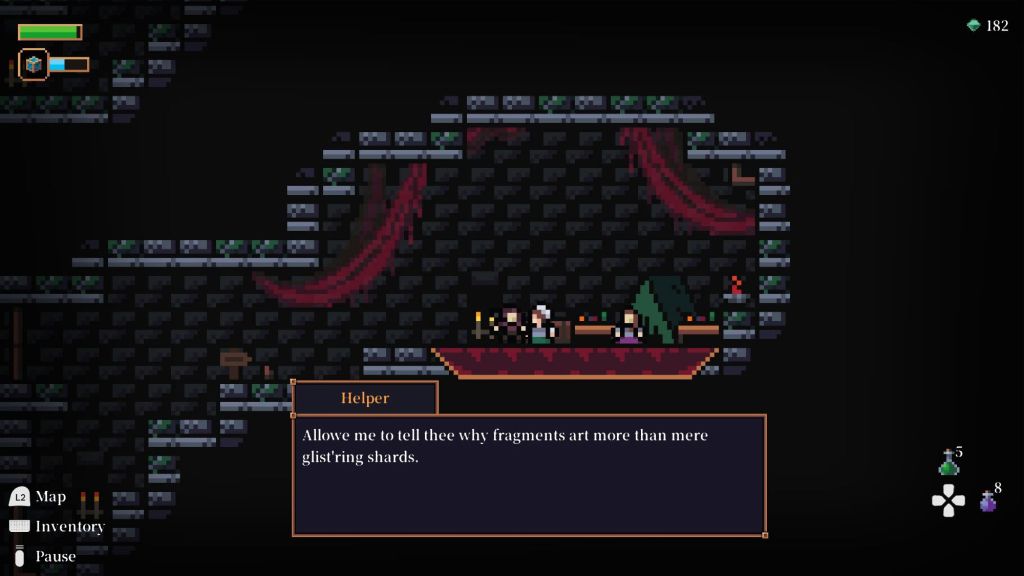Use the green potion
1024x576 pixels.
[948, 464]
